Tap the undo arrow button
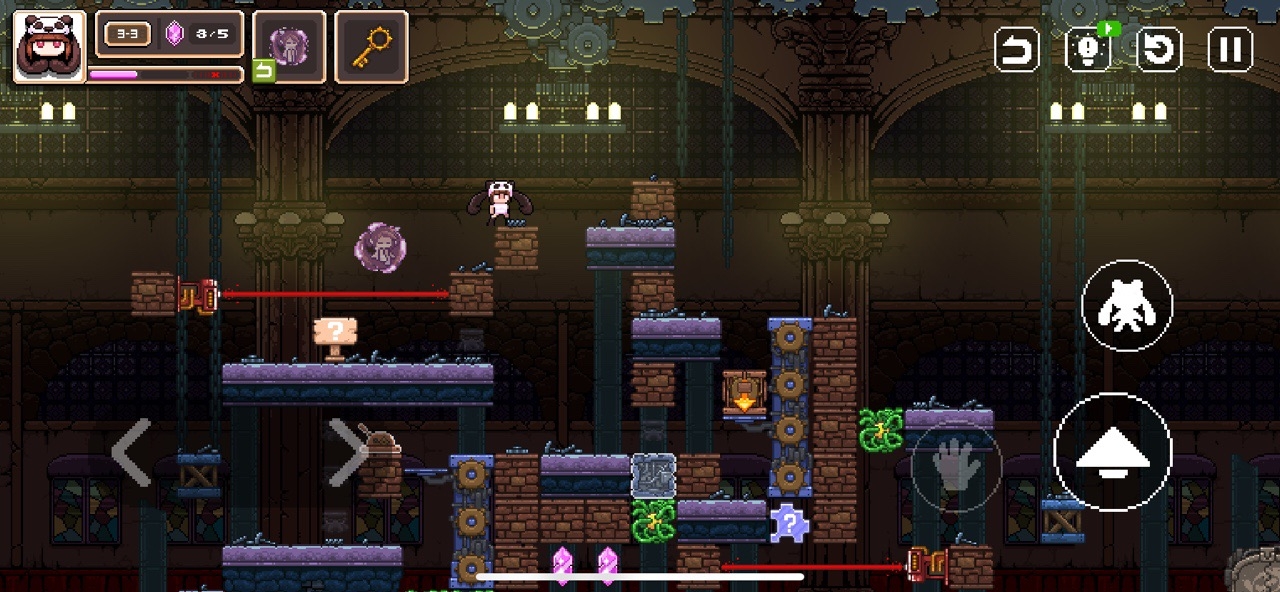This screenshot has height=592, width=1280. [1017, 49]
